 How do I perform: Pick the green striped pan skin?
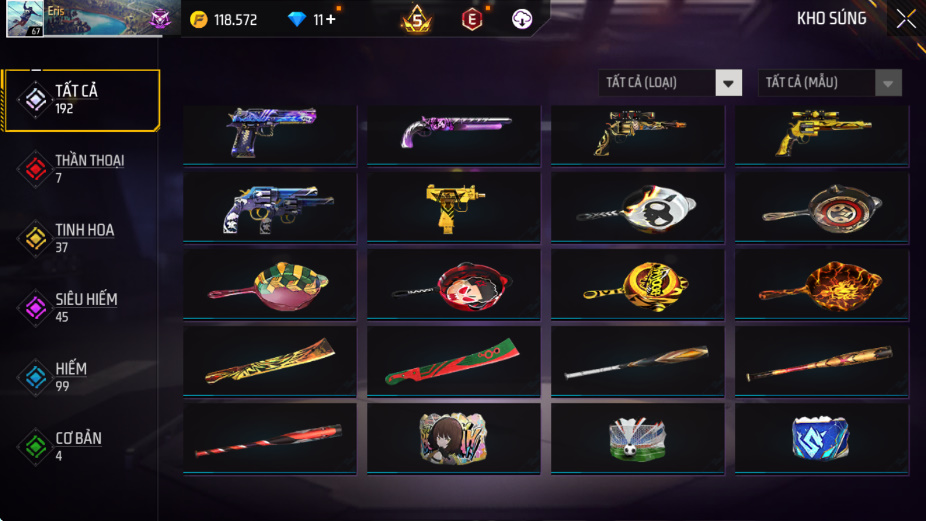270,284
